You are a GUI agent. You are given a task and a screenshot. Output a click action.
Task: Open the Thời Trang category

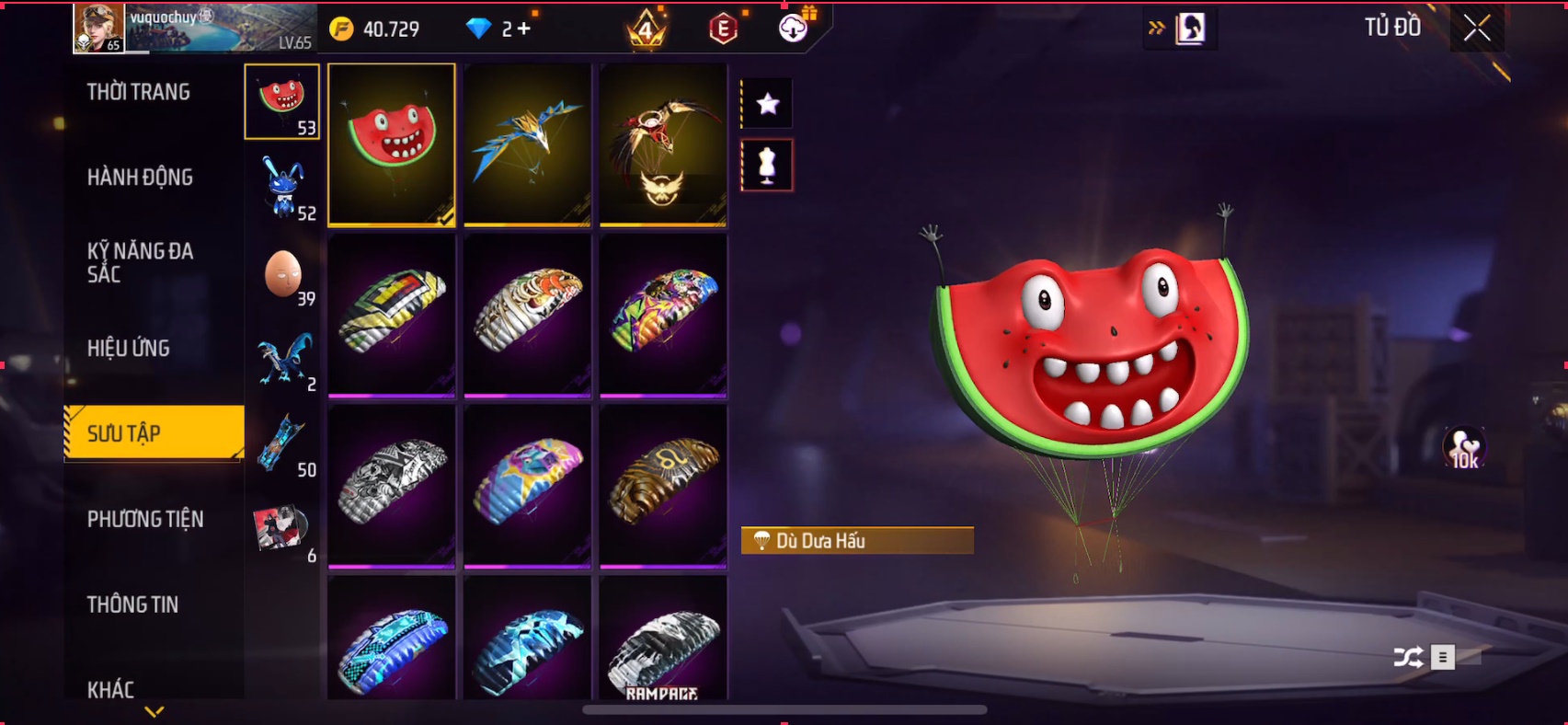coord(138,92)
